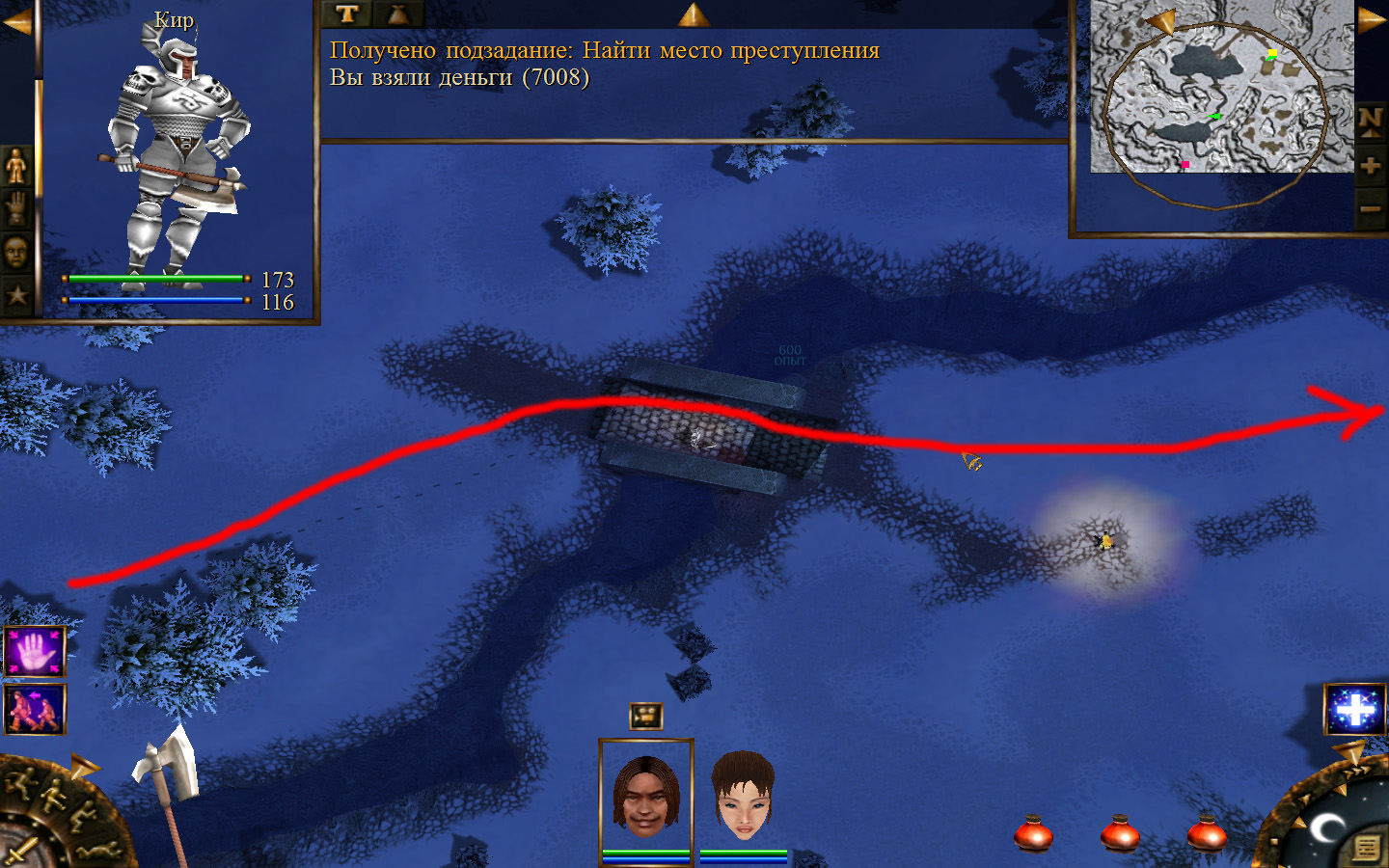Viewport: 1389px width, 868px height.
Task: Cast the blue sparkling cross spell
Action: tap(1355, 709)
